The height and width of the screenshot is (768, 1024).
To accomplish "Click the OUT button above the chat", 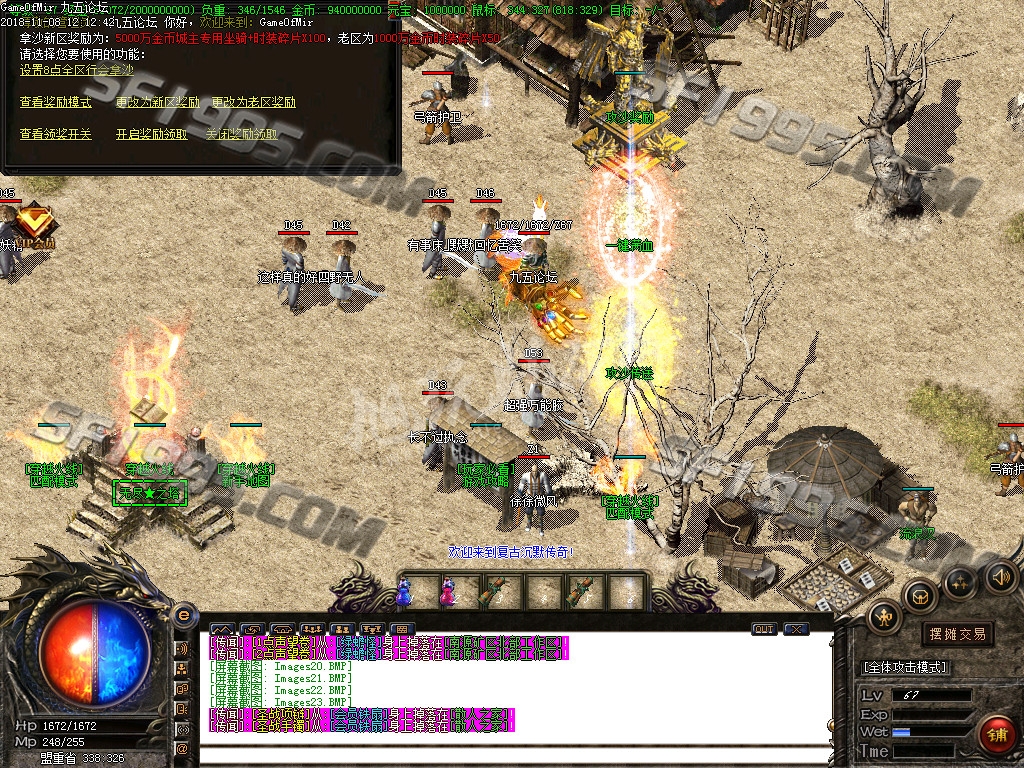I will point(764,629).
